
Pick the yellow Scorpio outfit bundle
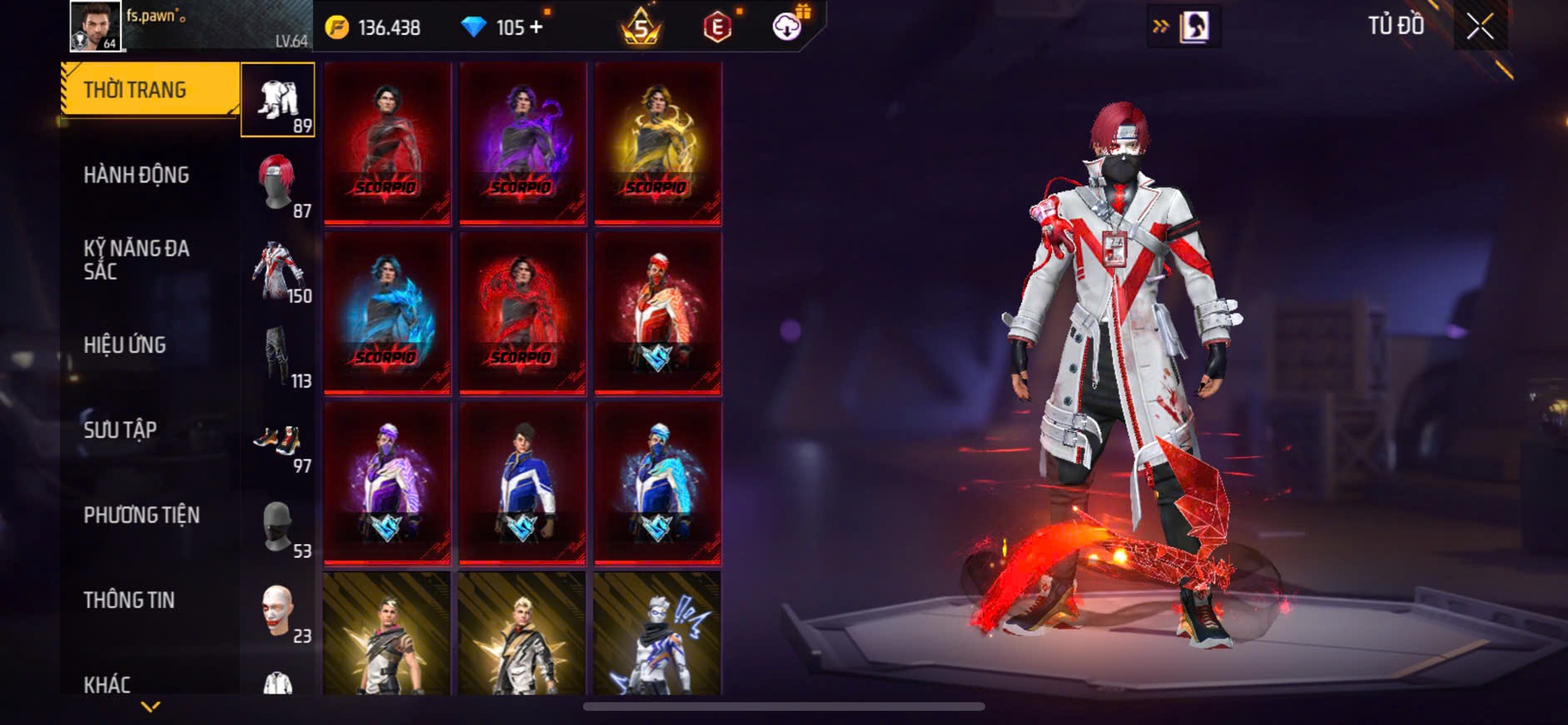[x=657, y=143]
